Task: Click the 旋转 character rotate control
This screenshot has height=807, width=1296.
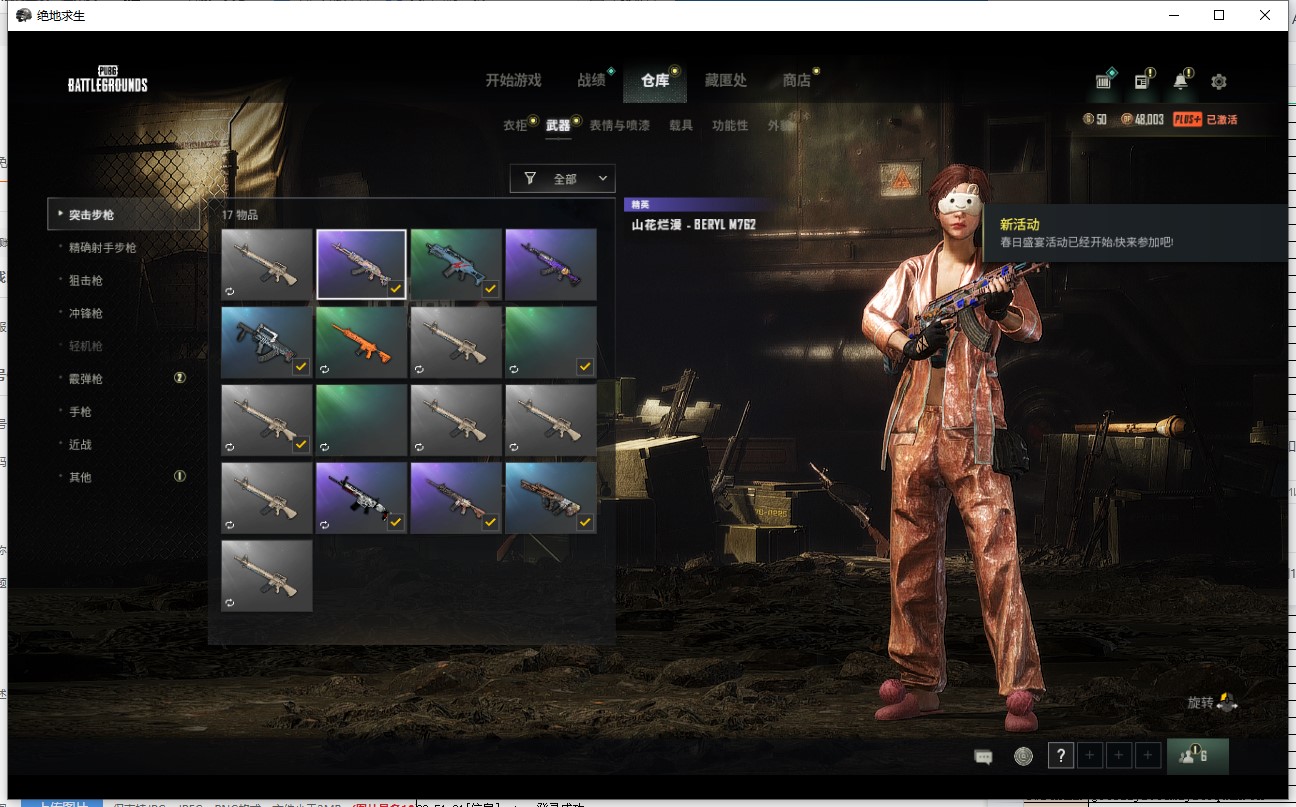Action: (x=1208, y=702)
